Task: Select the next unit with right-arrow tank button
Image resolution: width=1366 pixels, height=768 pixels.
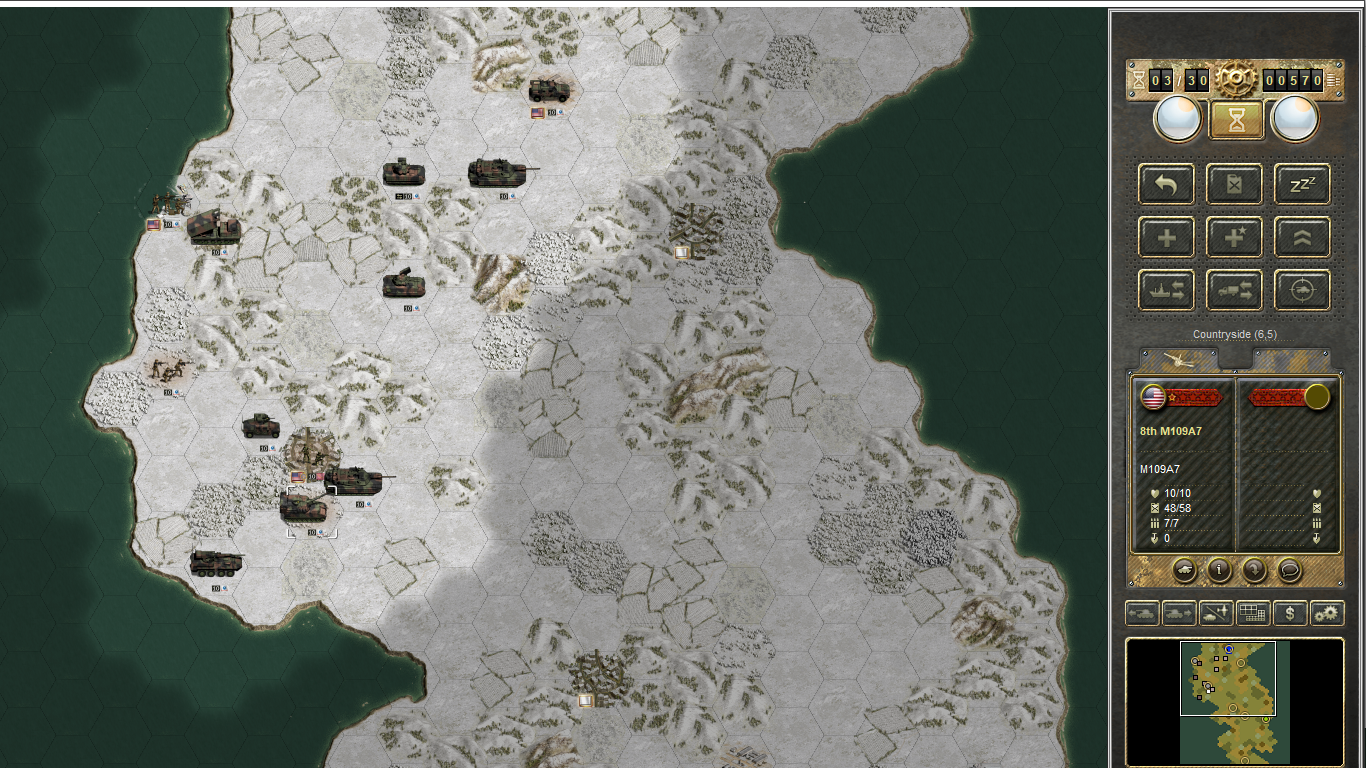Action: click(1179, 613)
